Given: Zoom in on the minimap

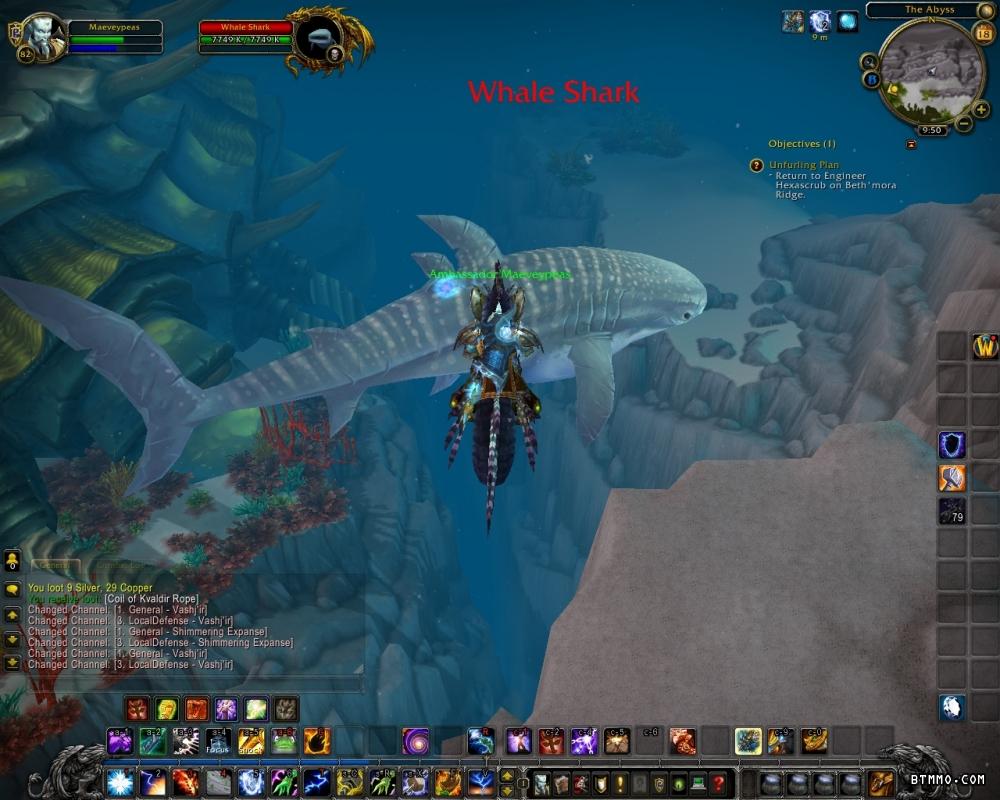Looking at the screenshot, I should 980,110.
